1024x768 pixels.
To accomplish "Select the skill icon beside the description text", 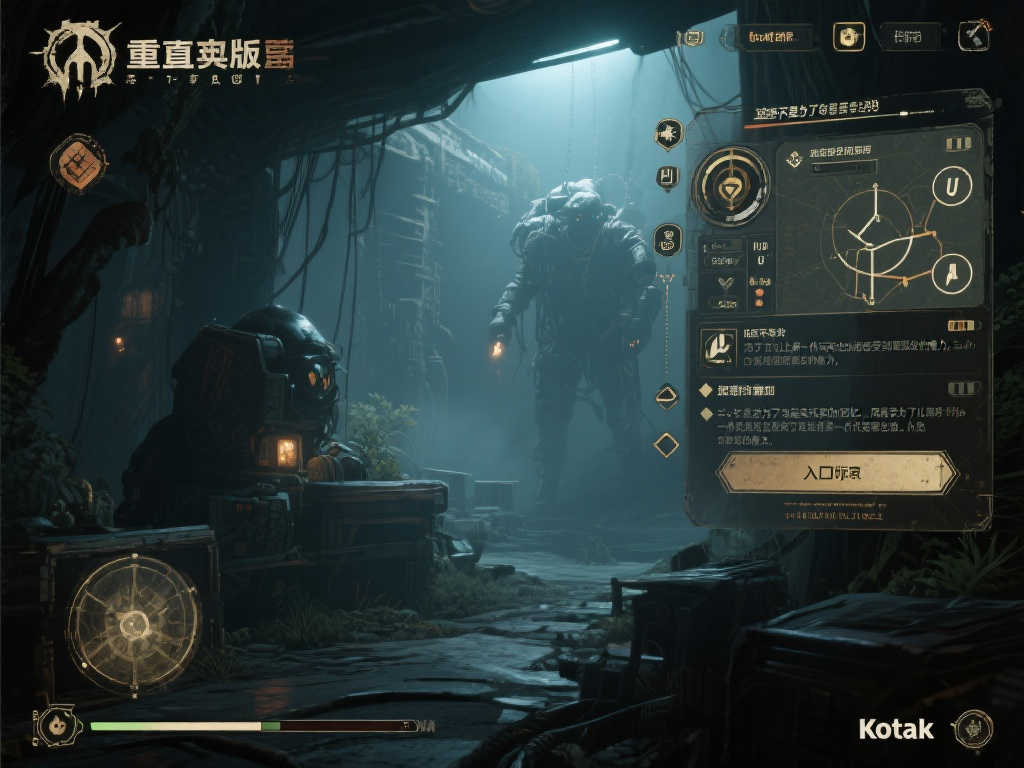I will pyautogui.click(x=718, y=345).
